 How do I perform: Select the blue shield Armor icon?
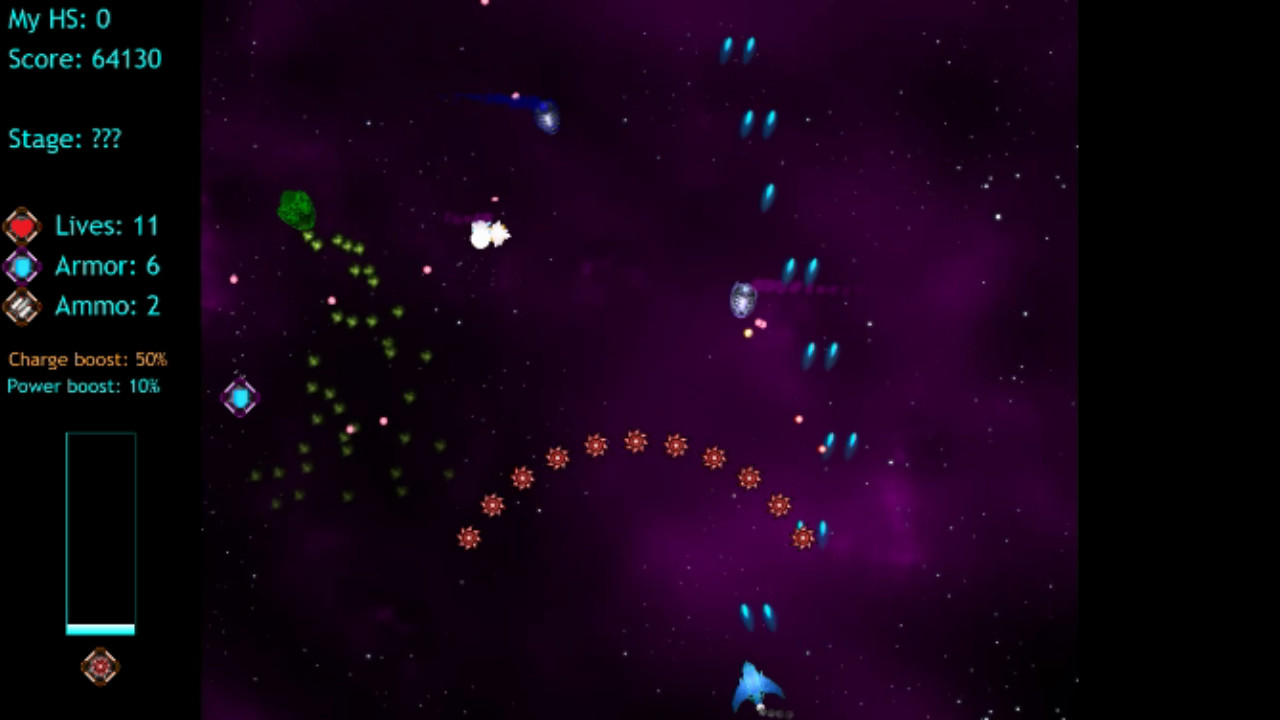pos(22,266)
